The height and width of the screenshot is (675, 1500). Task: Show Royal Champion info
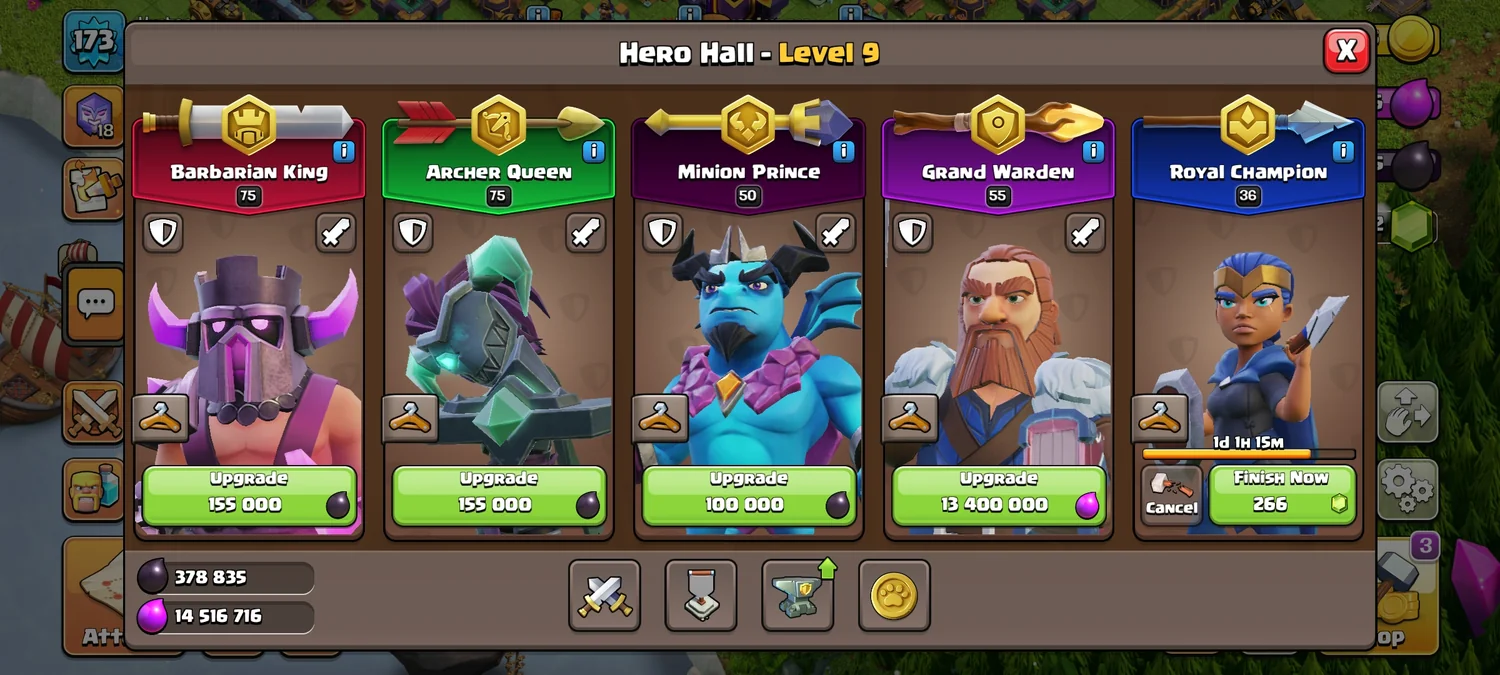click(1343, 151)
